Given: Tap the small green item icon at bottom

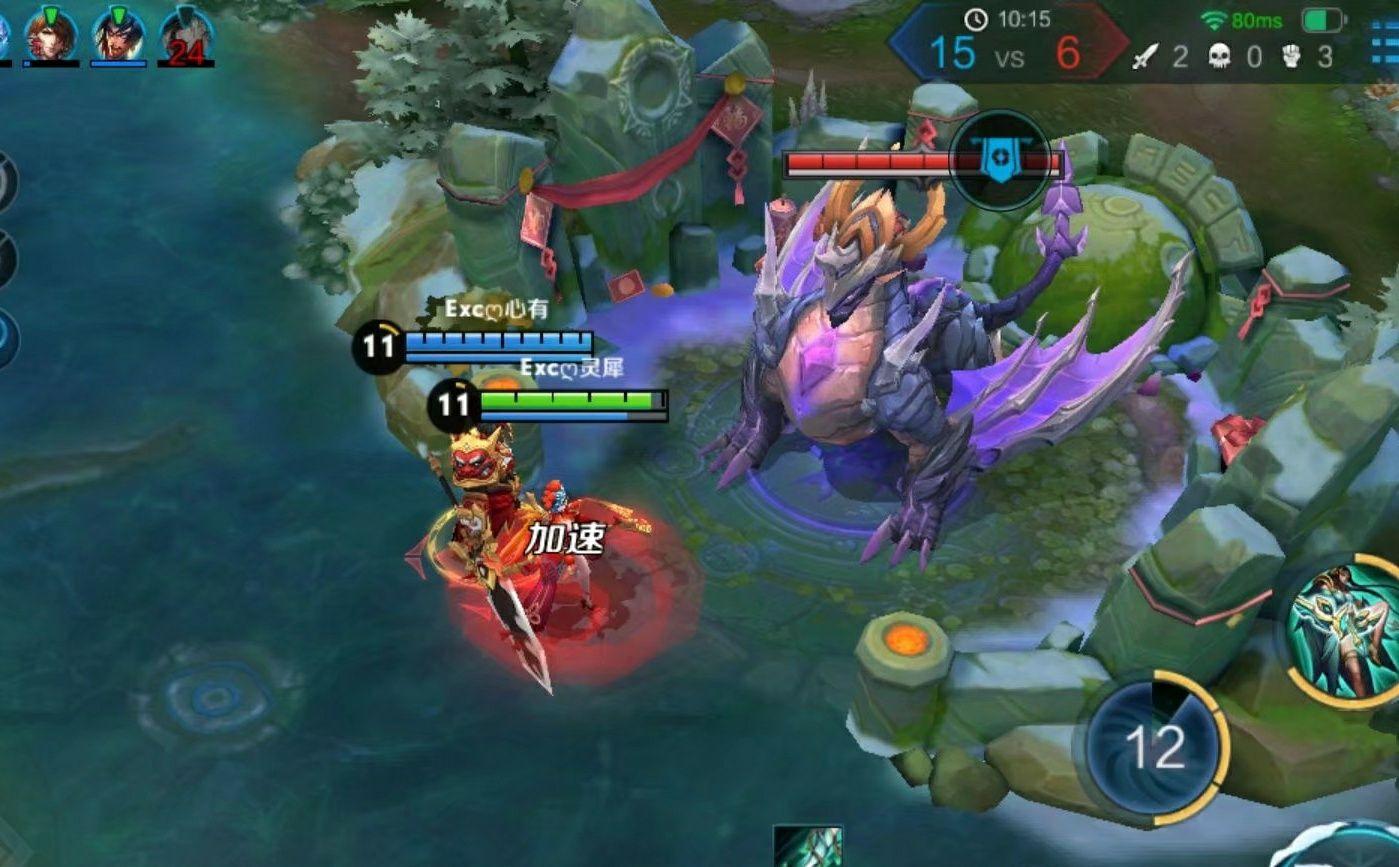Looking at the screenshot, I should tap(808, 846).
